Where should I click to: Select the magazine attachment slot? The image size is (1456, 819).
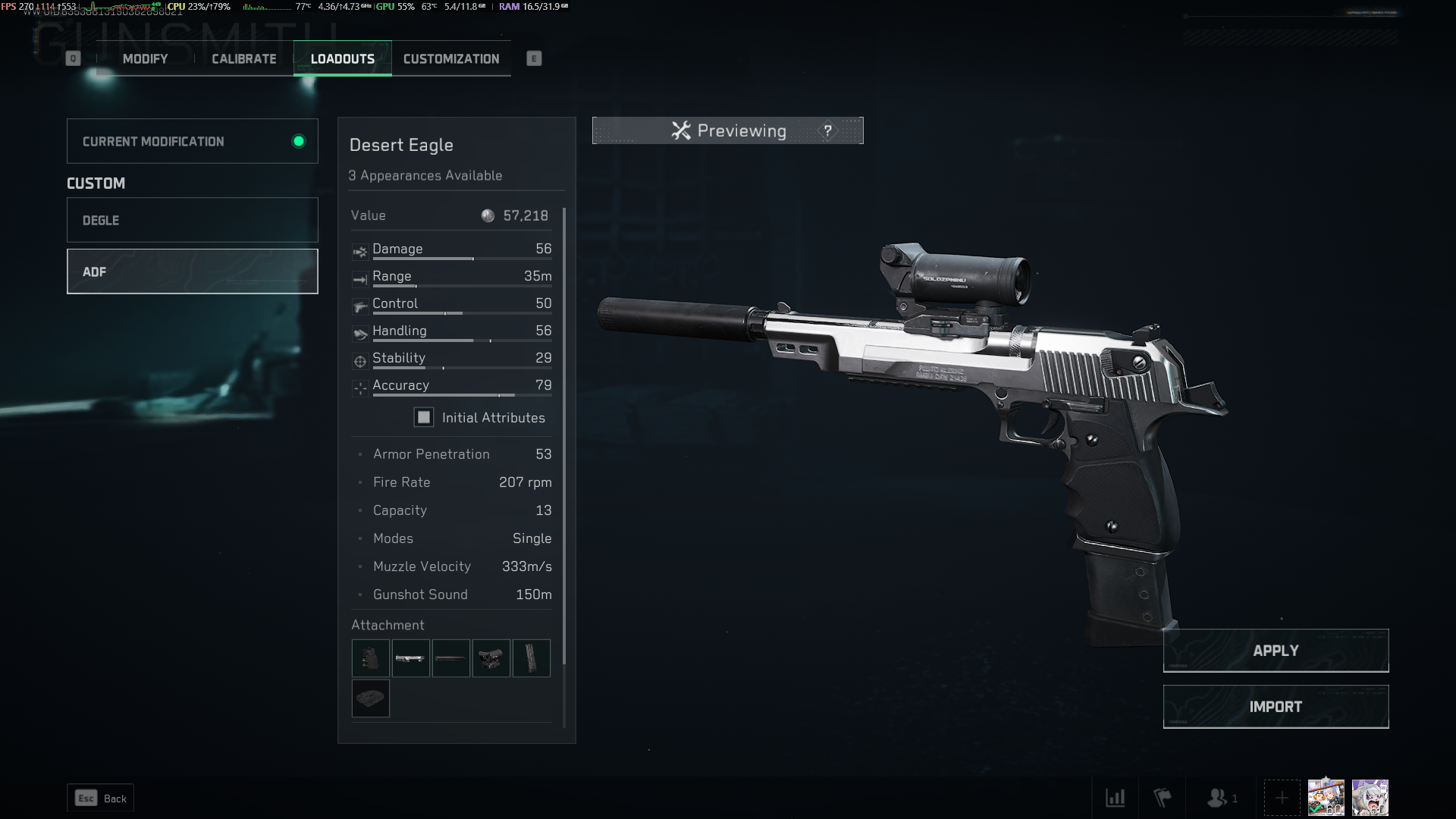[x=531, y=657]
